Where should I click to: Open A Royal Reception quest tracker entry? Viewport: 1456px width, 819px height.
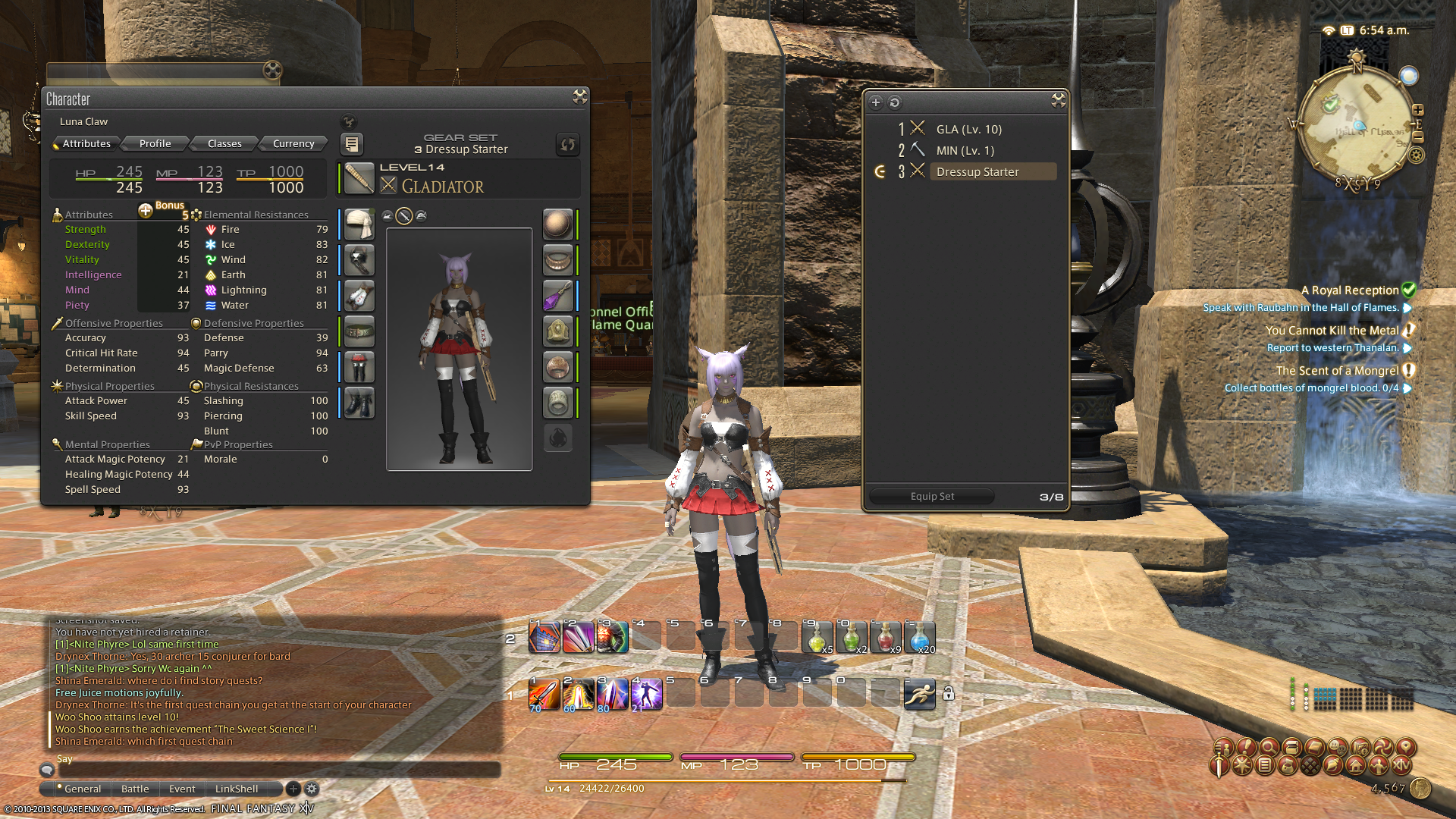coord(1349,290)
